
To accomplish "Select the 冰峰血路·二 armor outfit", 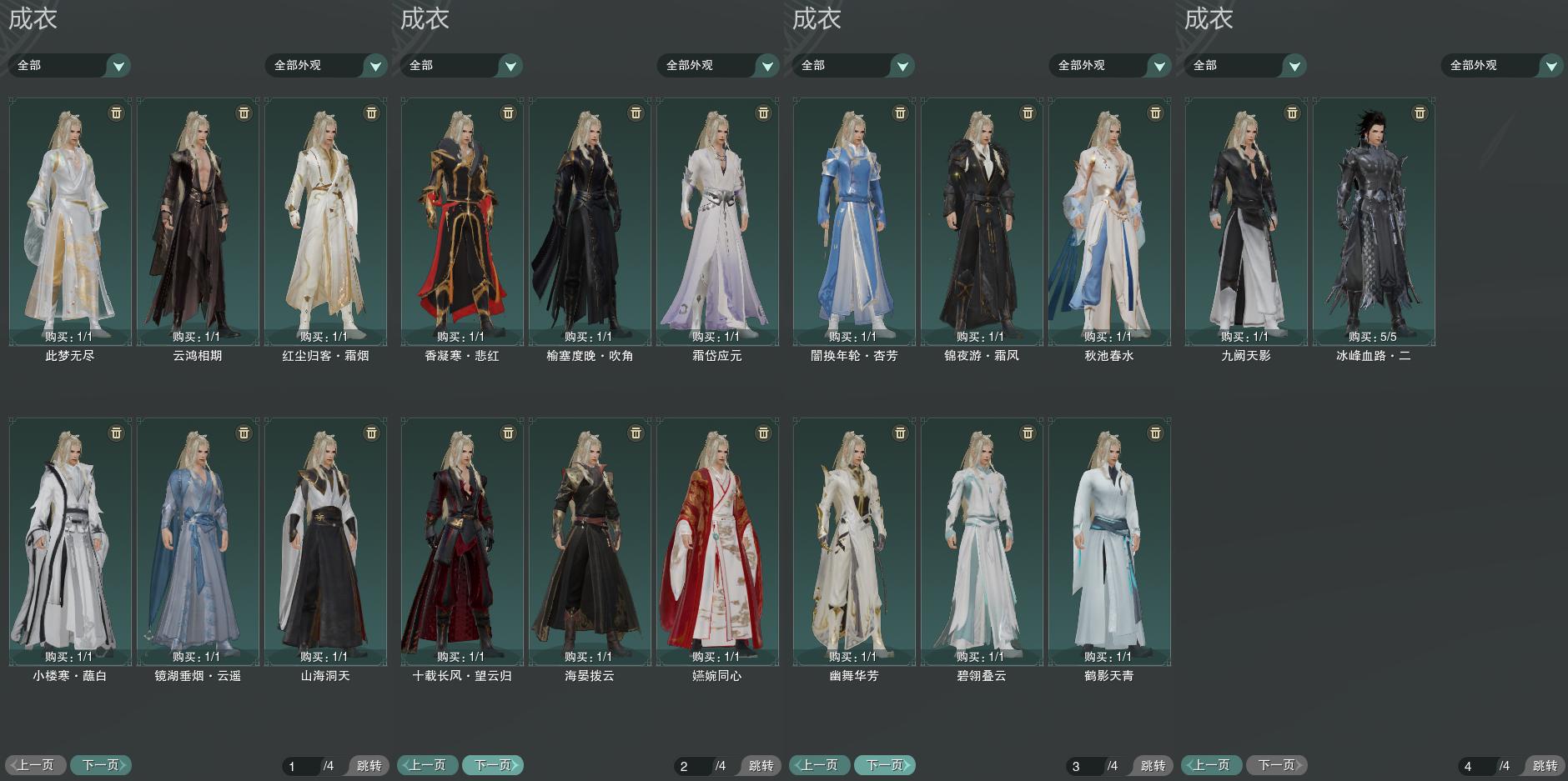I will (1374, 221).
